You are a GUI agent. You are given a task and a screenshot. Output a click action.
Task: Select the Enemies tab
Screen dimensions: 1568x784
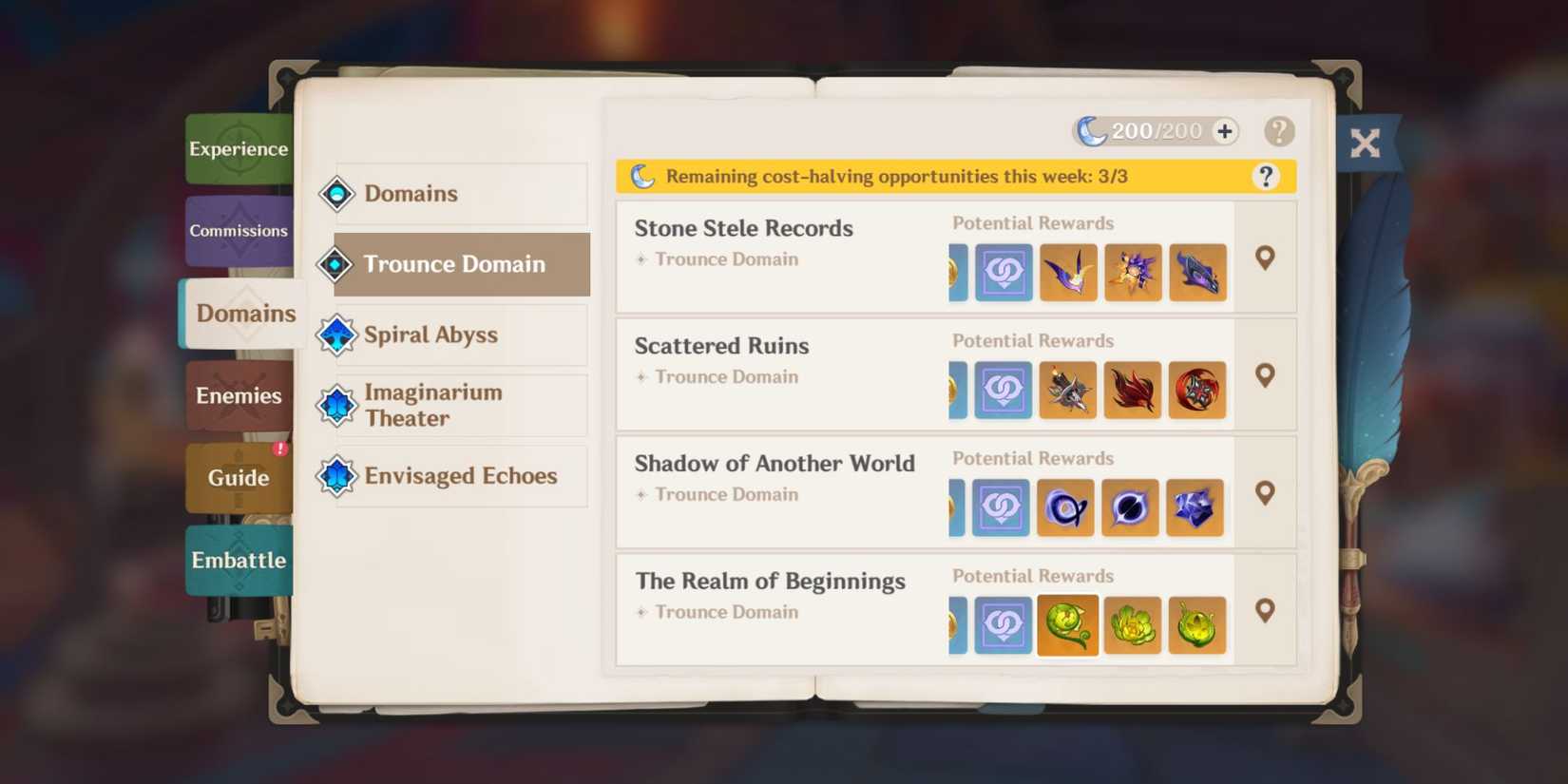point(239,395)
